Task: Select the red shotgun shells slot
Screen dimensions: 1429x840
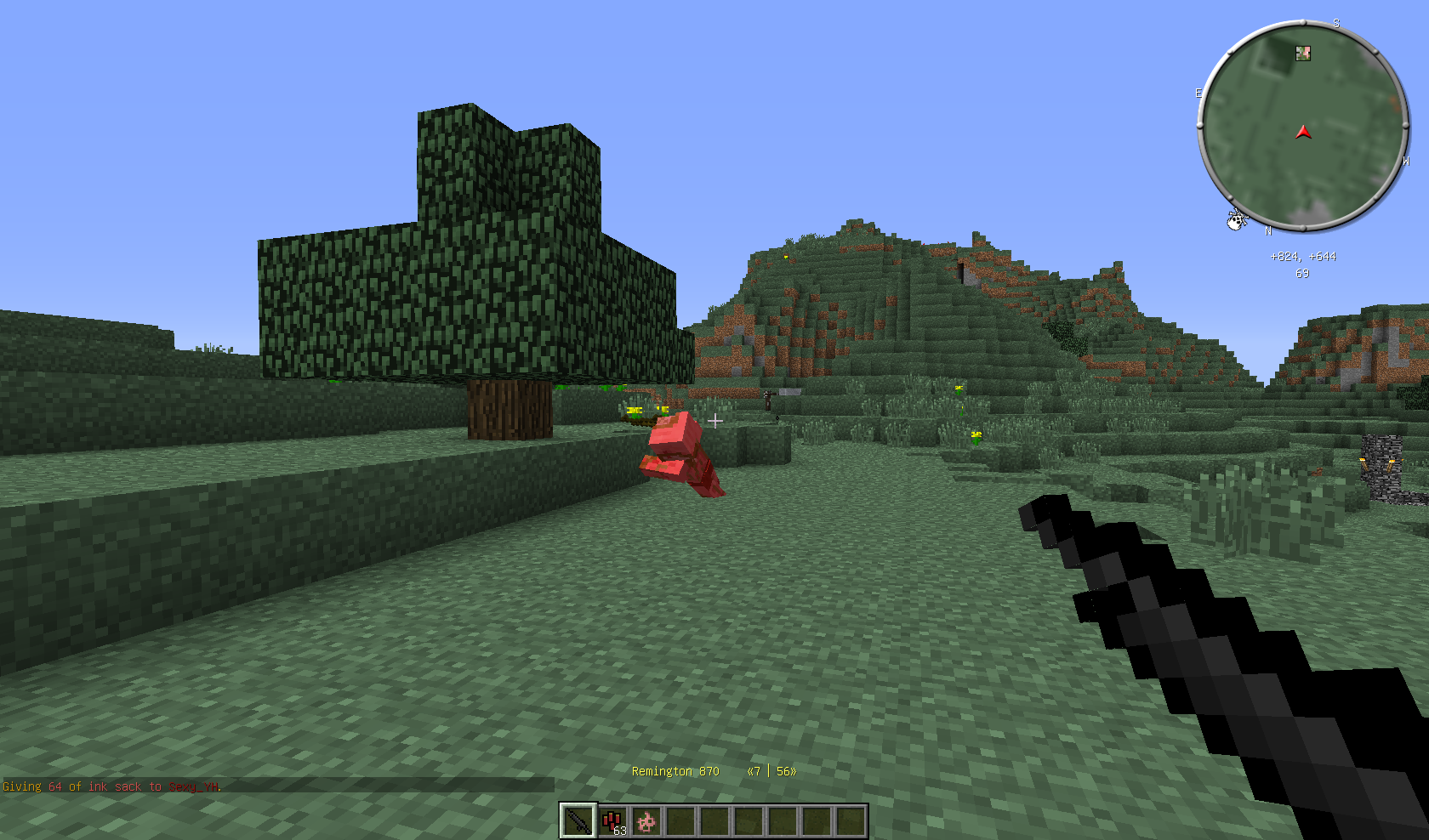Action: click(x=612, y=821)
